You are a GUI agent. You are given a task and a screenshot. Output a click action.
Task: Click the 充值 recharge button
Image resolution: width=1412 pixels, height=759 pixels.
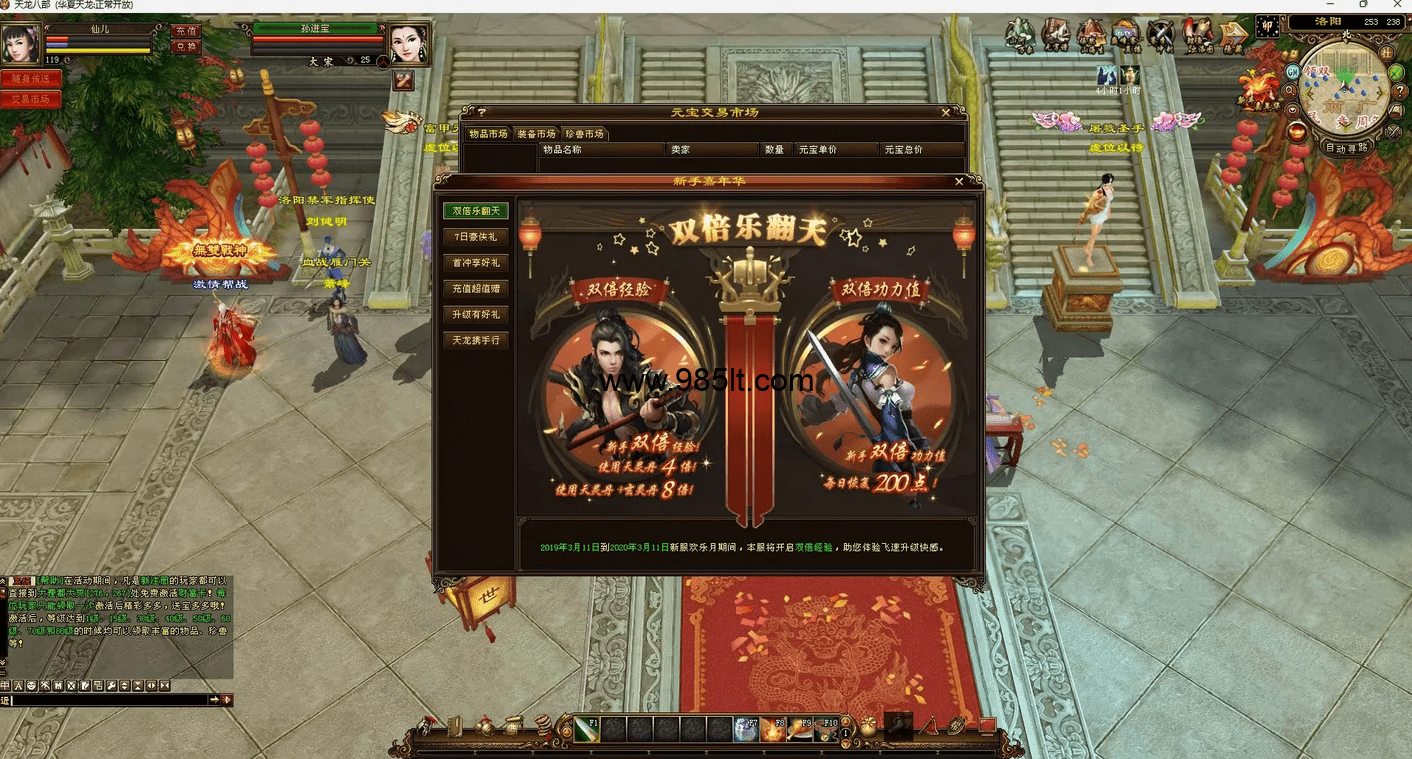click(186, 31)
